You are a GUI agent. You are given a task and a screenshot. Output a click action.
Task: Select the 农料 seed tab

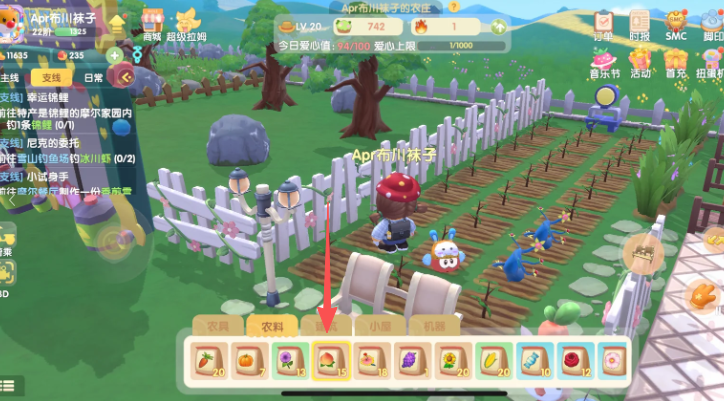[x=272, y=325]
